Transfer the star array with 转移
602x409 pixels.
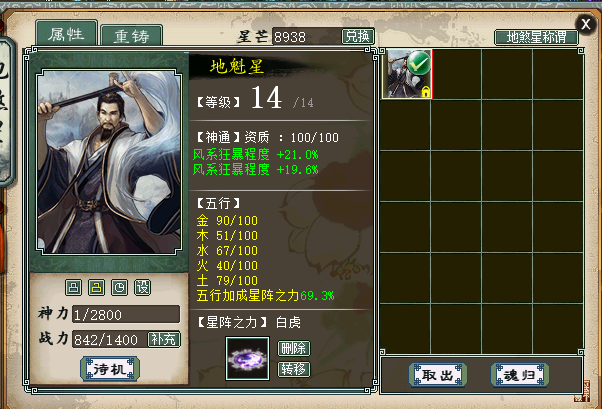point(294,368)
